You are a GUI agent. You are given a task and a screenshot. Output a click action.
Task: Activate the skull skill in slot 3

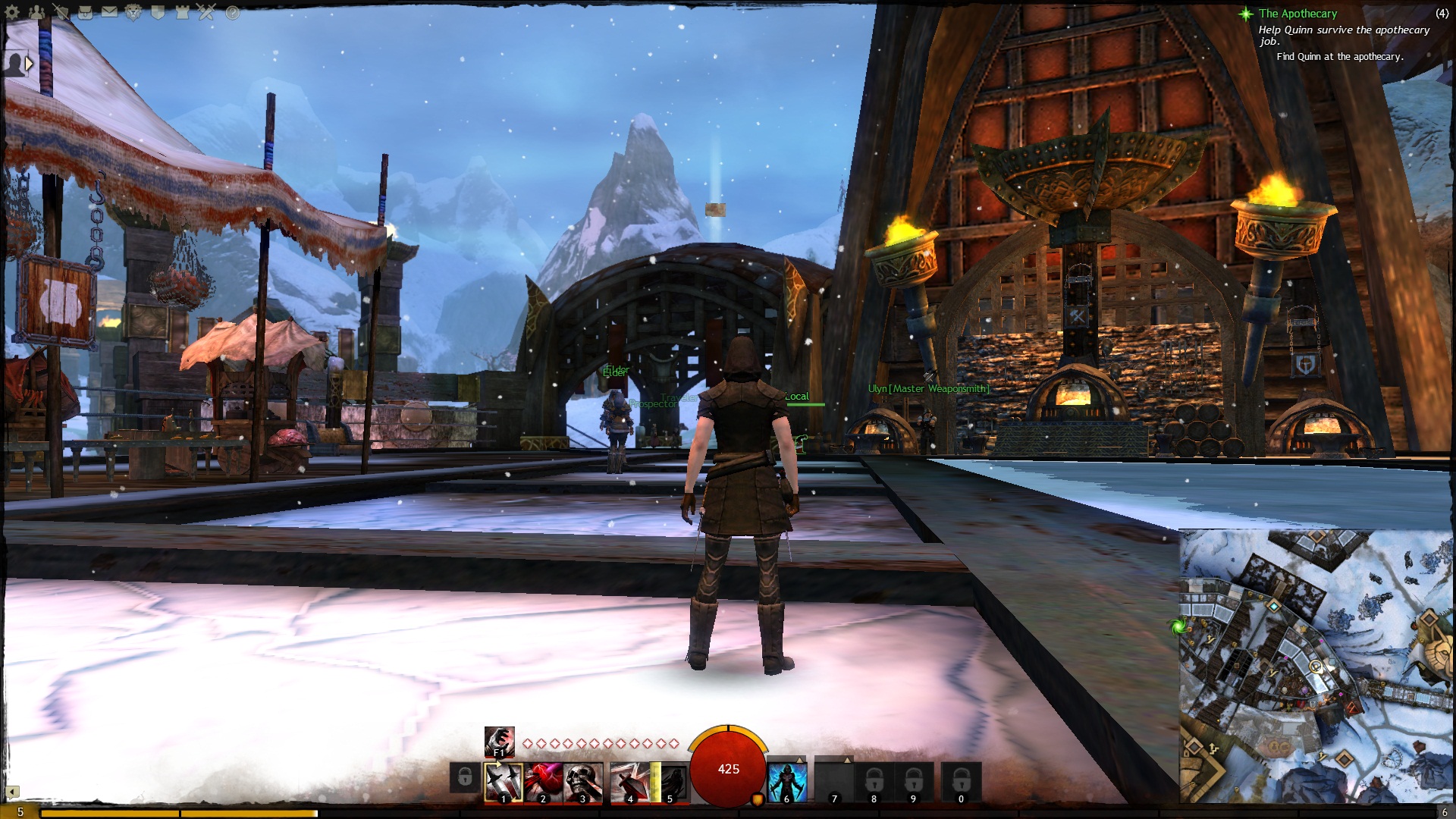pyautogui.click(x=583, y=781)
